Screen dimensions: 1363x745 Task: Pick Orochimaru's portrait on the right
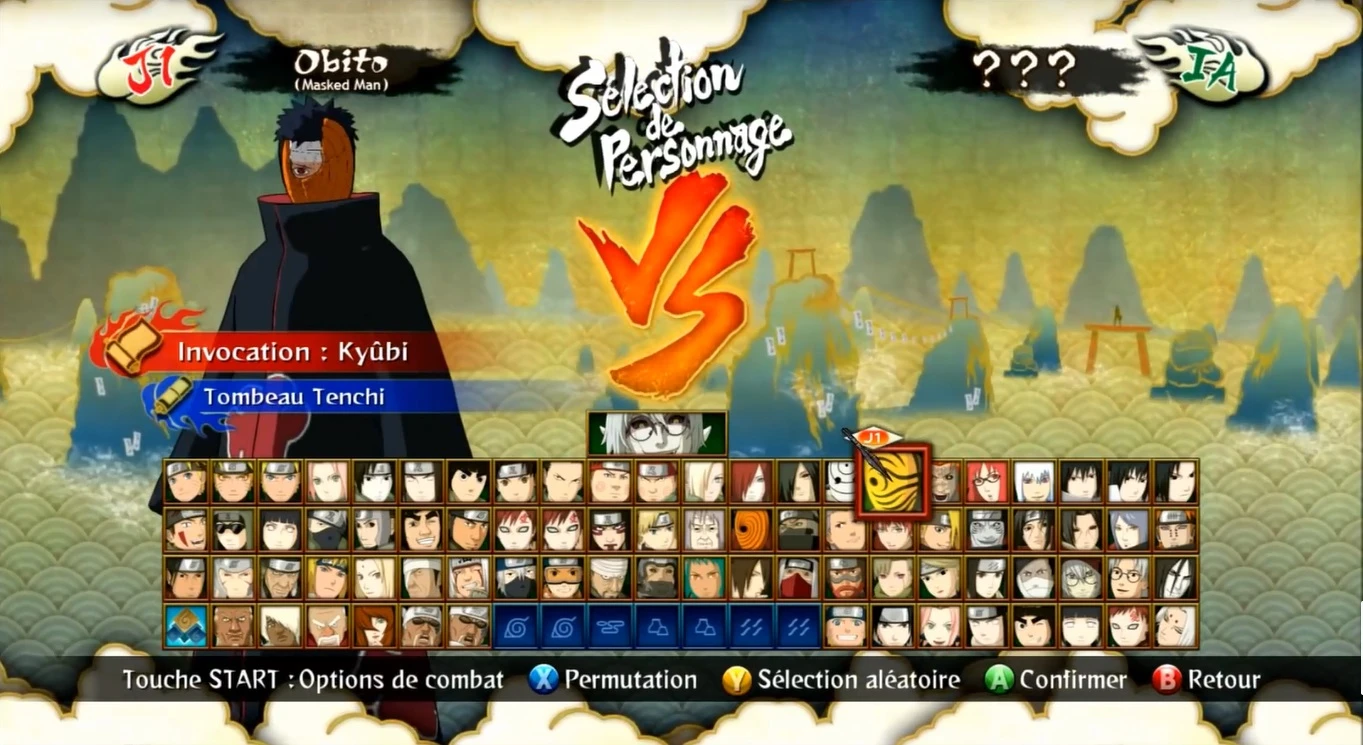point(1172,577)
